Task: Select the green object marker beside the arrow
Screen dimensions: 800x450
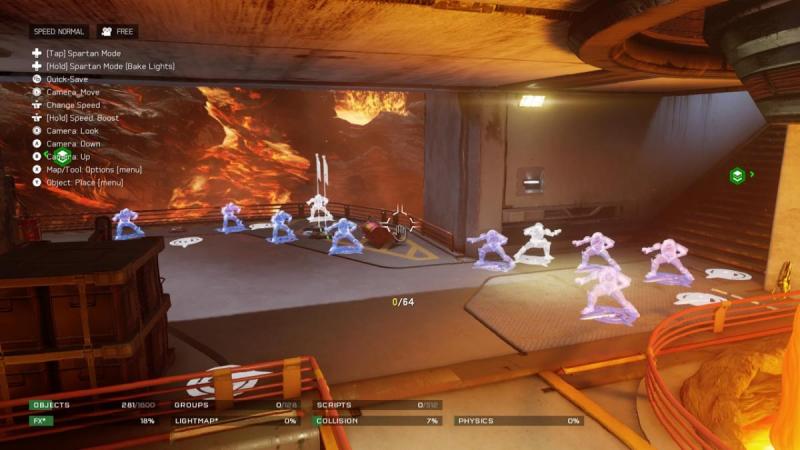Action: point(737,175)
